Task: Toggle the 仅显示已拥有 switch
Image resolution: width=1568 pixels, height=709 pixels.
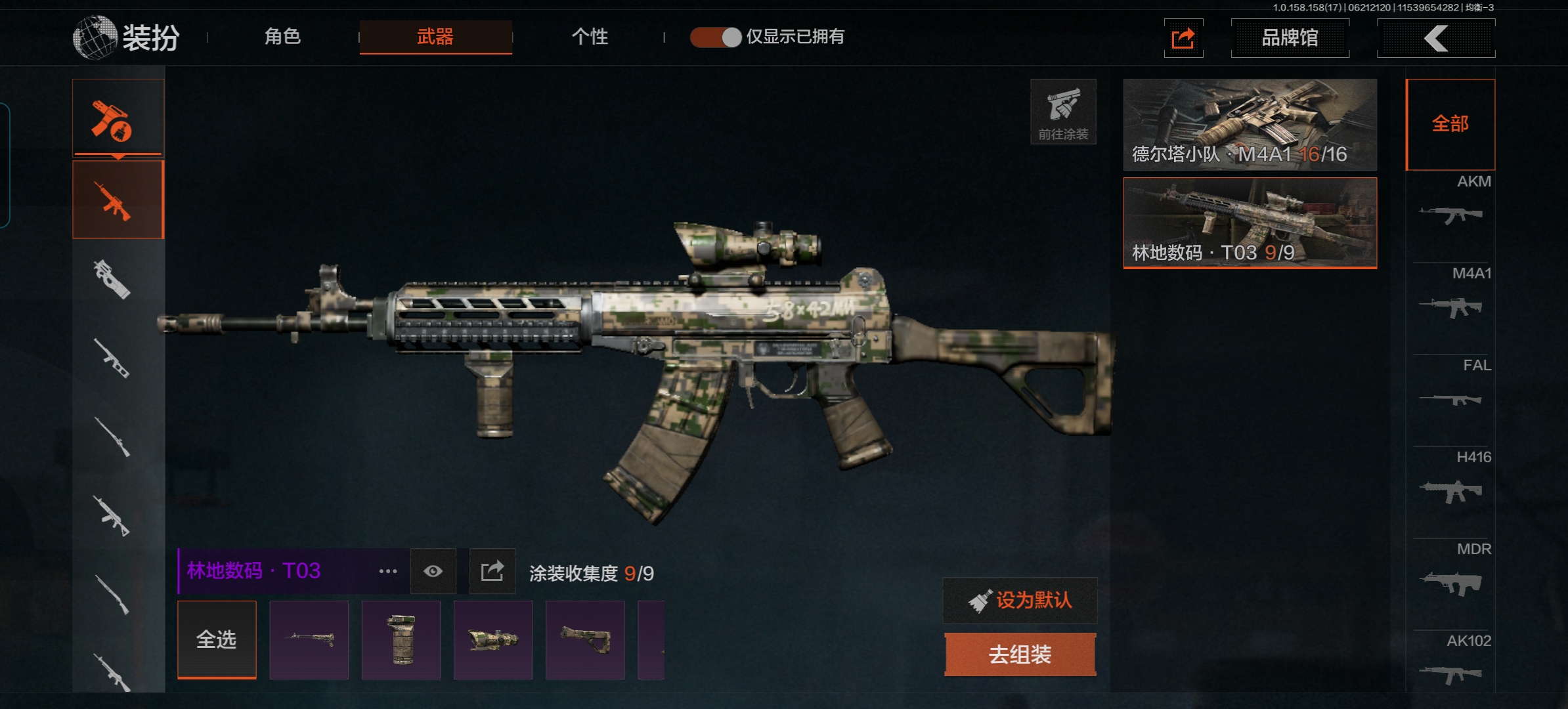Action: point(716,37)
